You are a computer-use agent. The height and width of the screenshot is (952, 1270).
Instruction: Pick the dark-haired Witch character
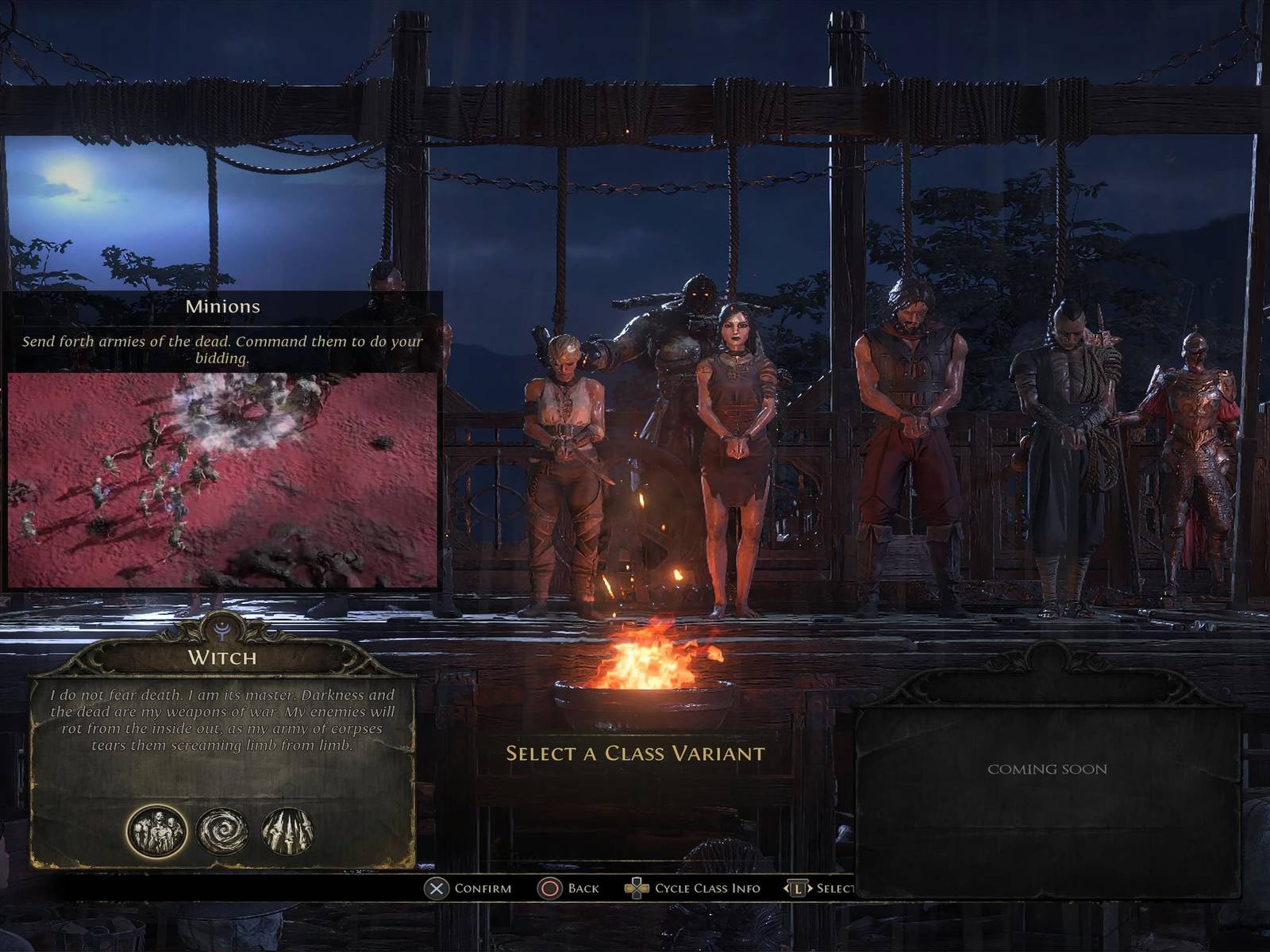(734, 444)
